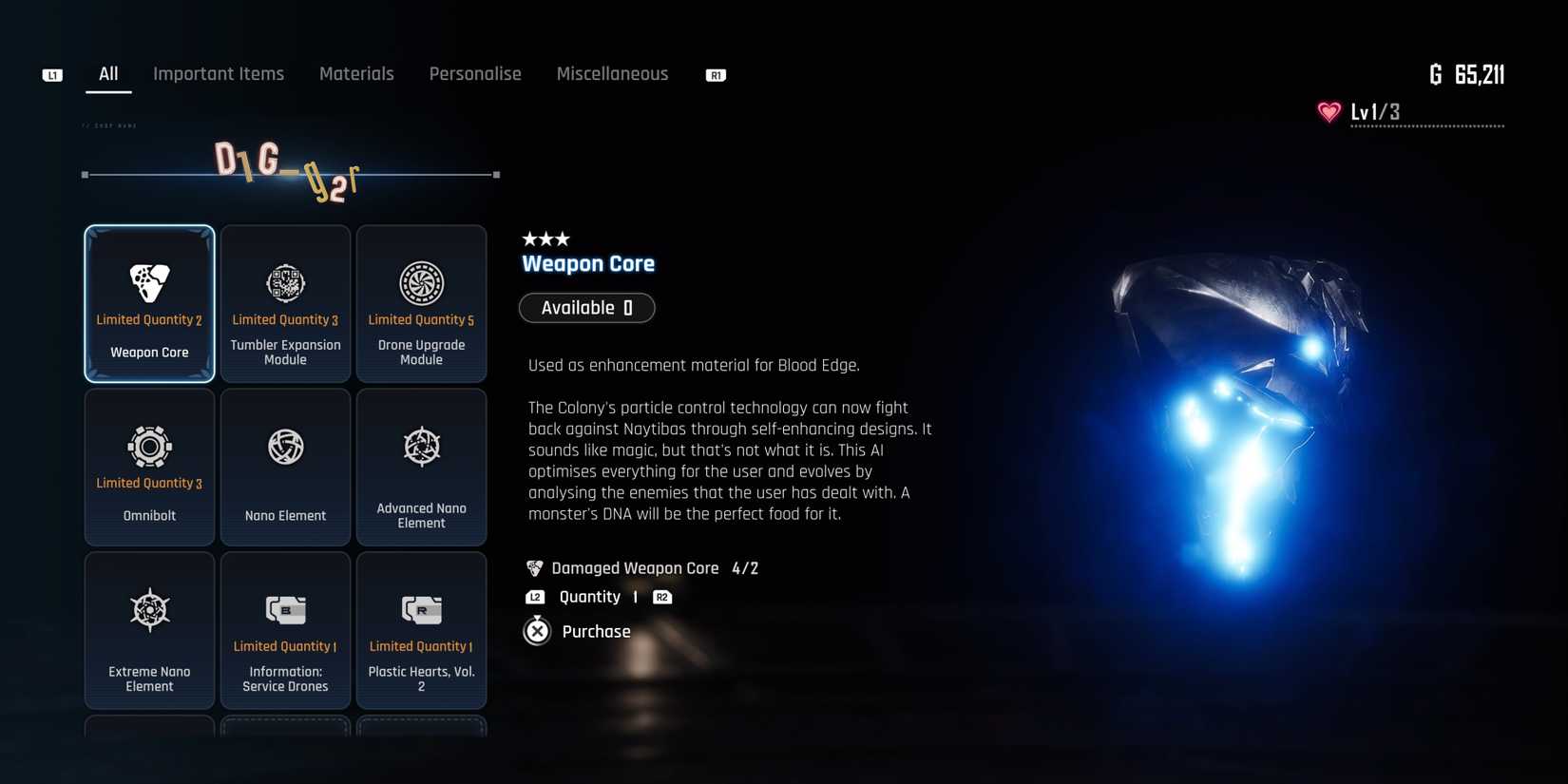This screenshot has height=784, width=1568.
Task: Select the Omnibolt shop item
Action: point(149,466)
